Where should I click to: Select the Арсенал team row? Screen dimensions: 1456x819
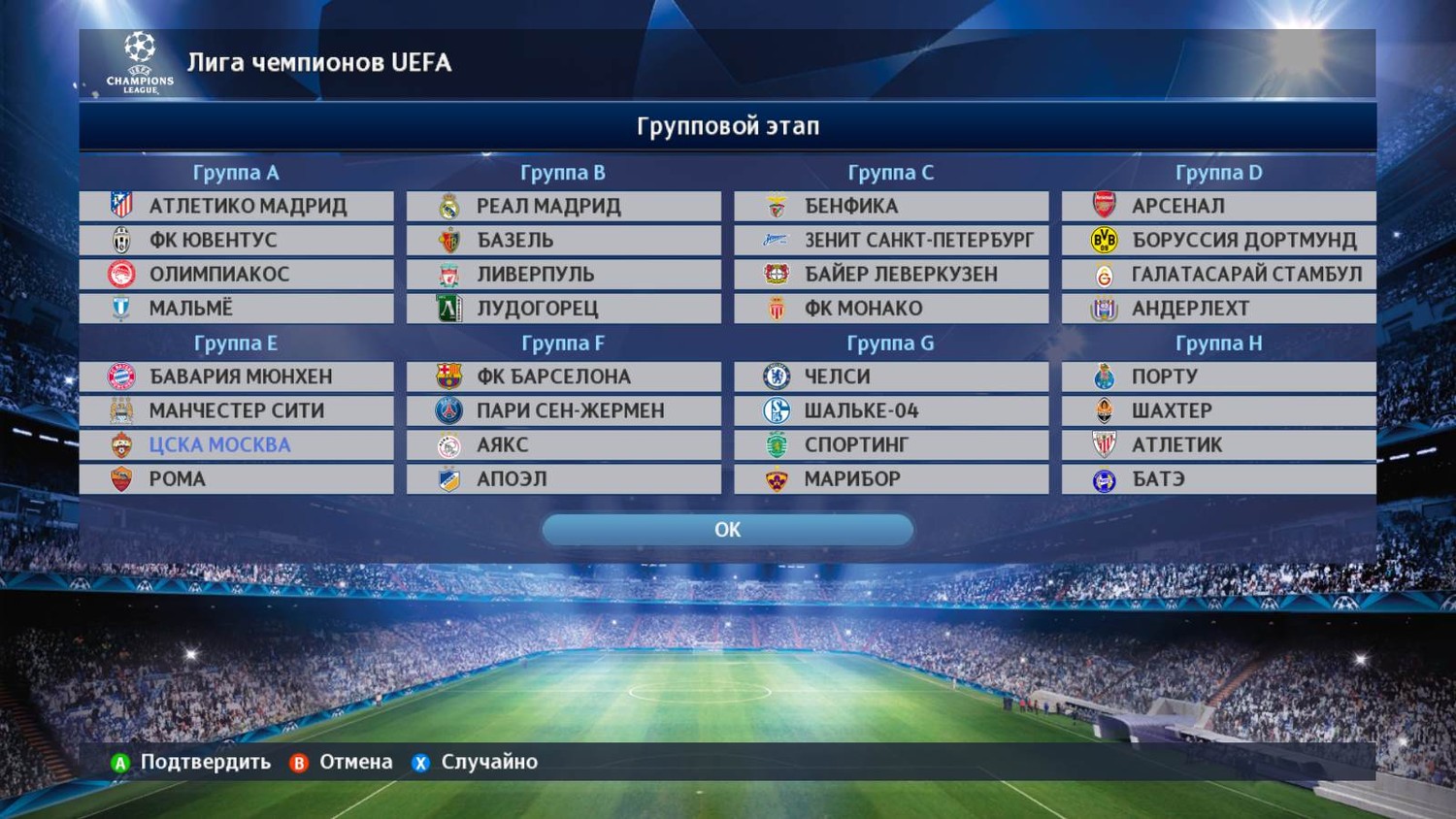[1218, 206]
